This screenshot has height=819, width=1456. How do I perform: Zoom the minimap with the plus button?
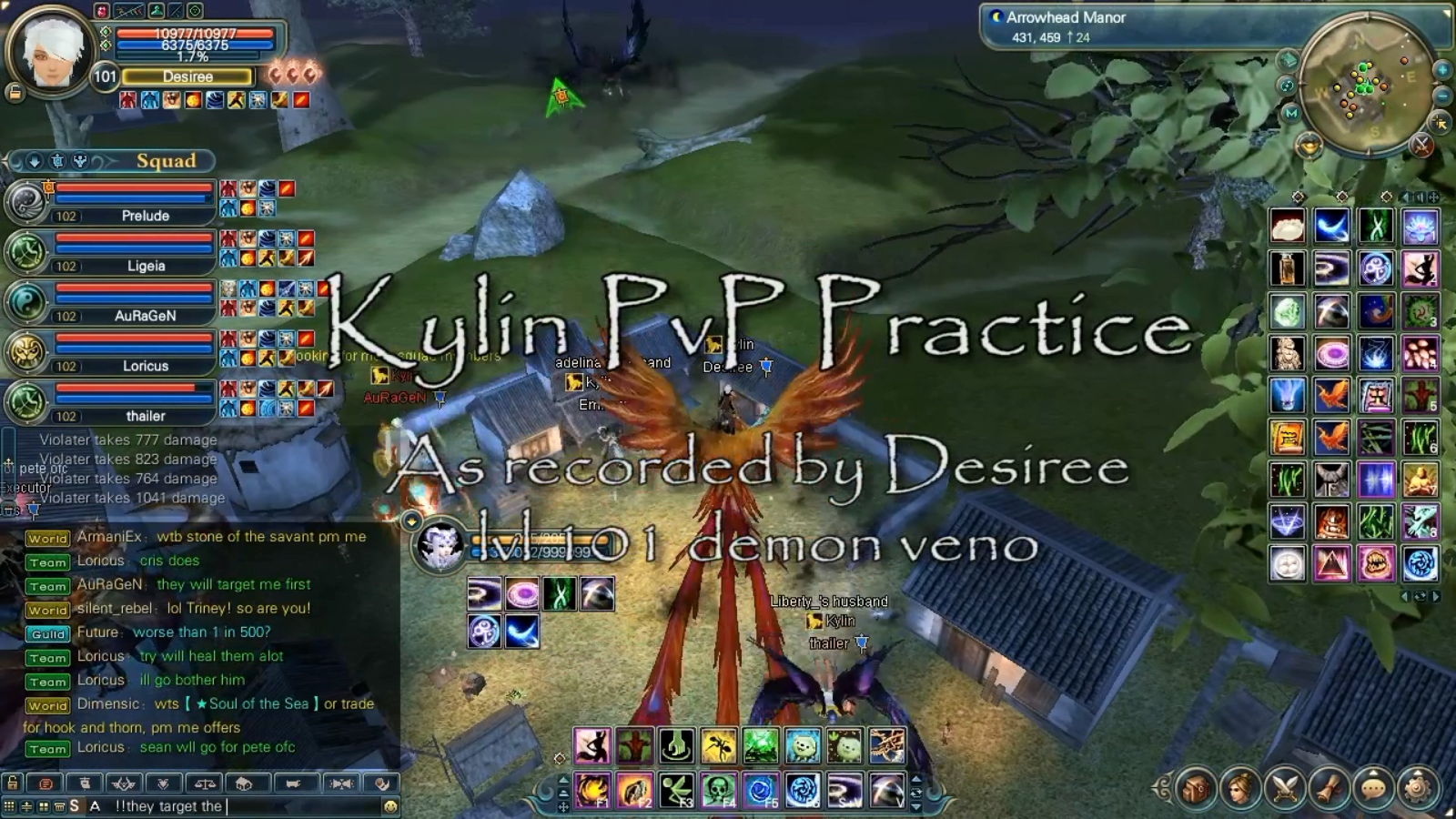[1441, 68]
